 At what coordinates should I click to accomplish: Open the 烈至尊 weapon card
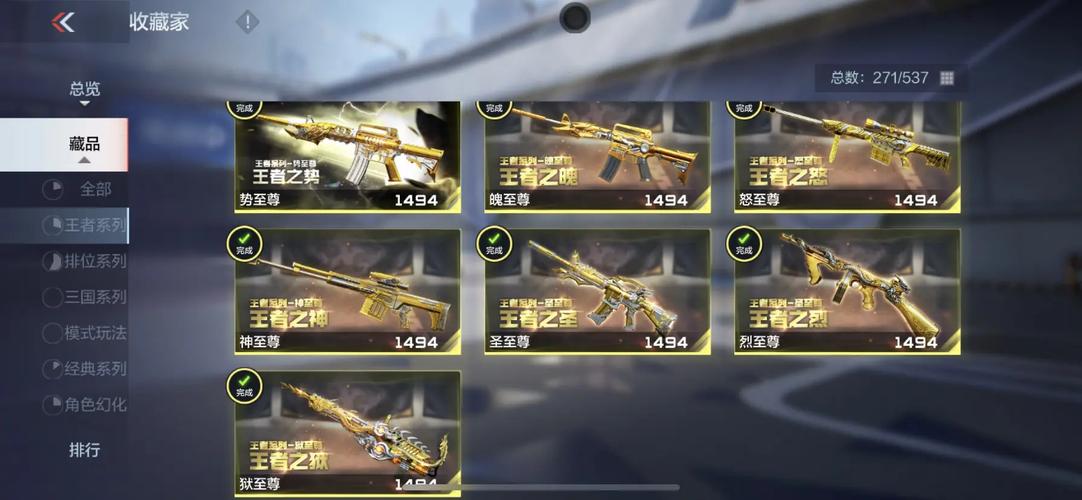(847, 292)
